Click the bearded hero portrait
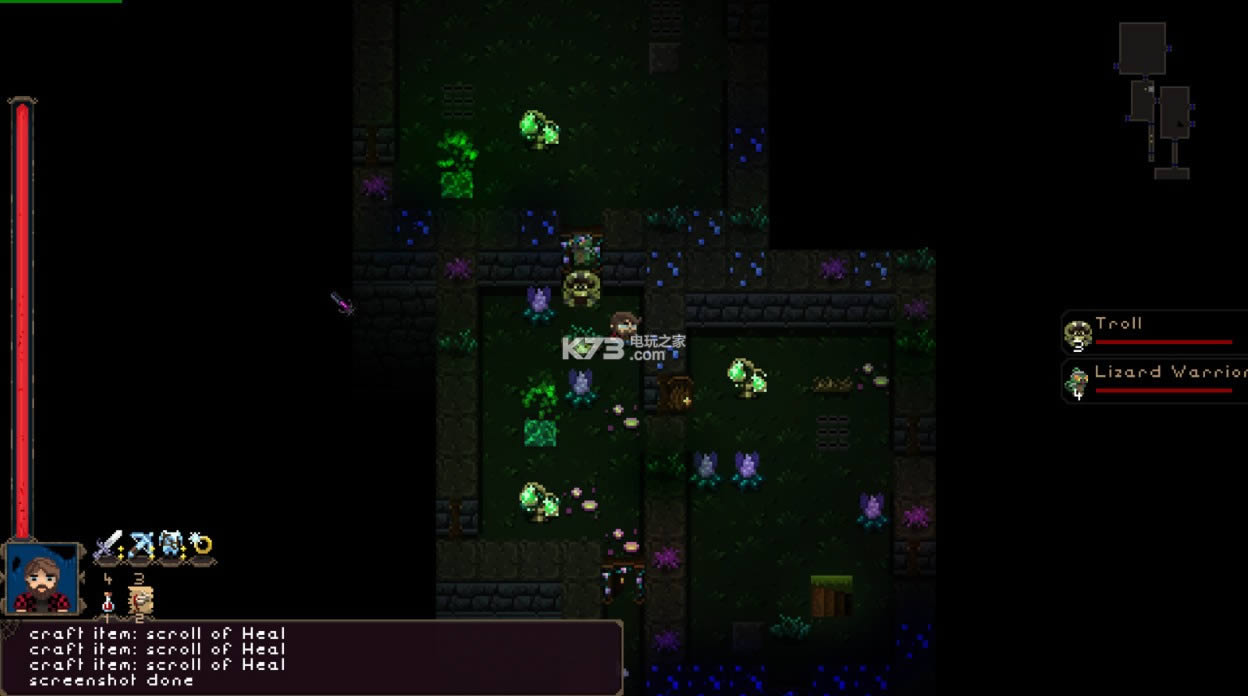This screenshot has height=696, width=1248. pos(43,578)
